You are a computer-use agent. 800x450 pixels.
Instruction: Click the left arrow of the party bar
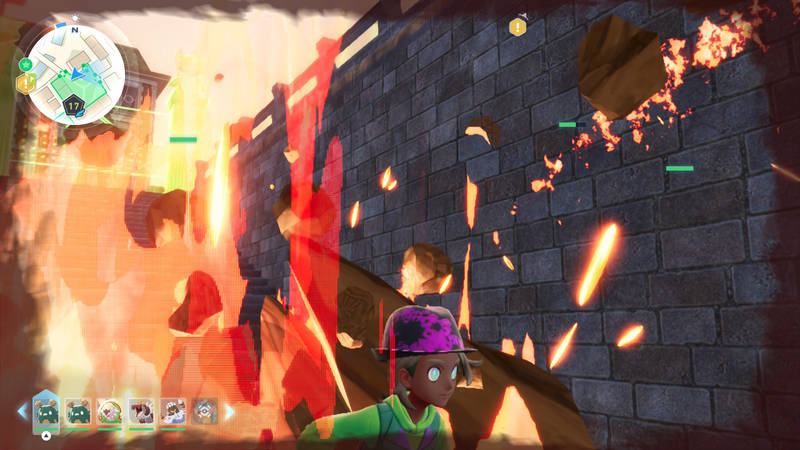coord(22,410)
